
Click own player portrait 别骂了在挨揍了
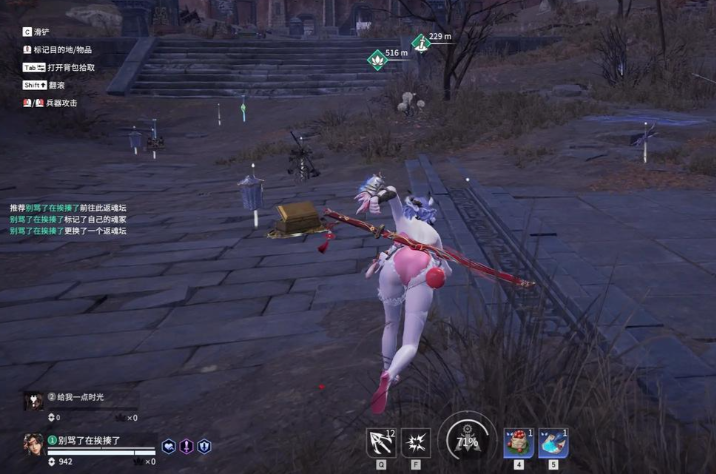(33, 446)
